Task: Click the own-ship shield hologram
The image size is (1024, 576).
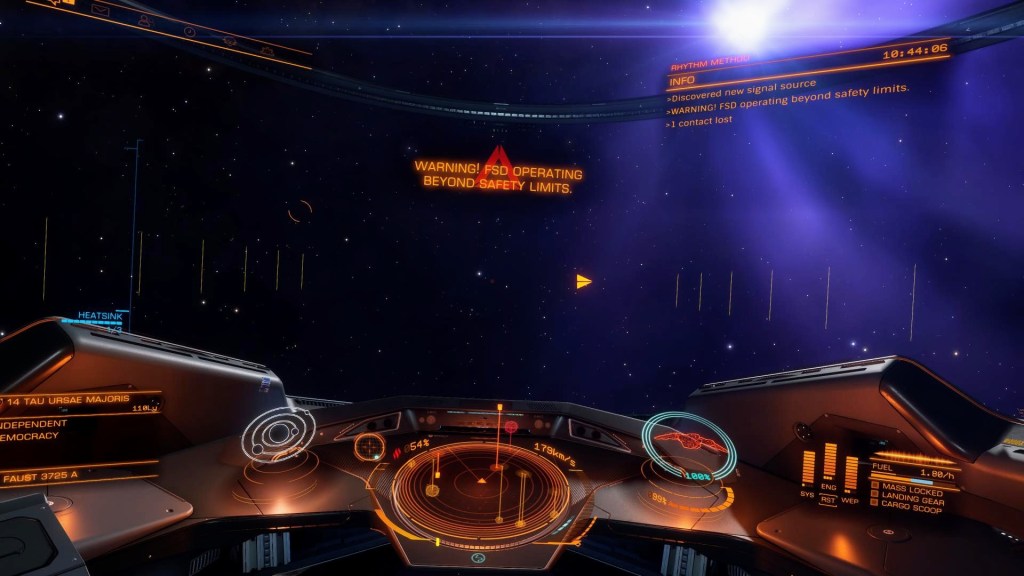Action: coord(688,443)
